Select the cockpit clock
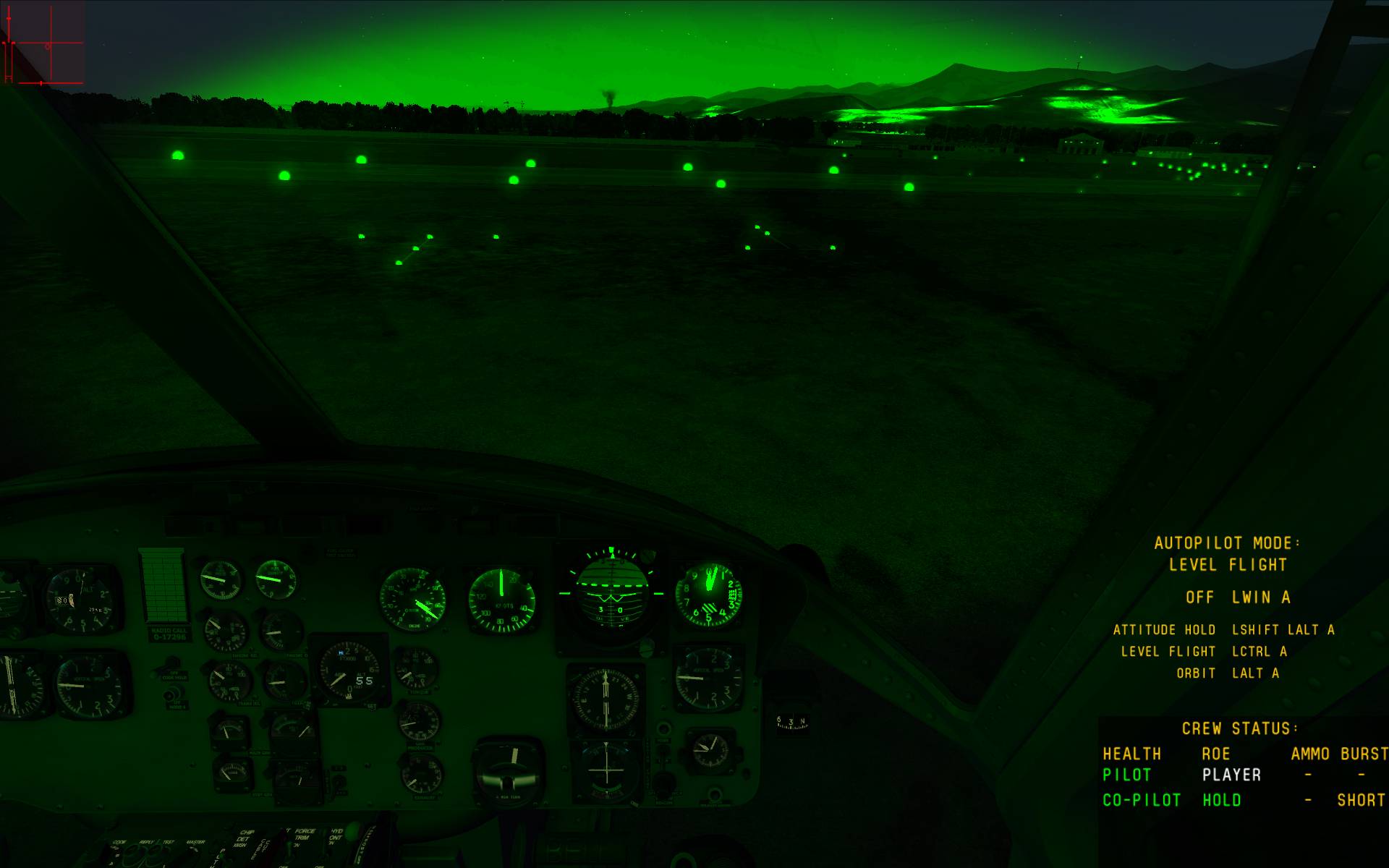Viewport: 1389px width, 868px height. point(710,750)
